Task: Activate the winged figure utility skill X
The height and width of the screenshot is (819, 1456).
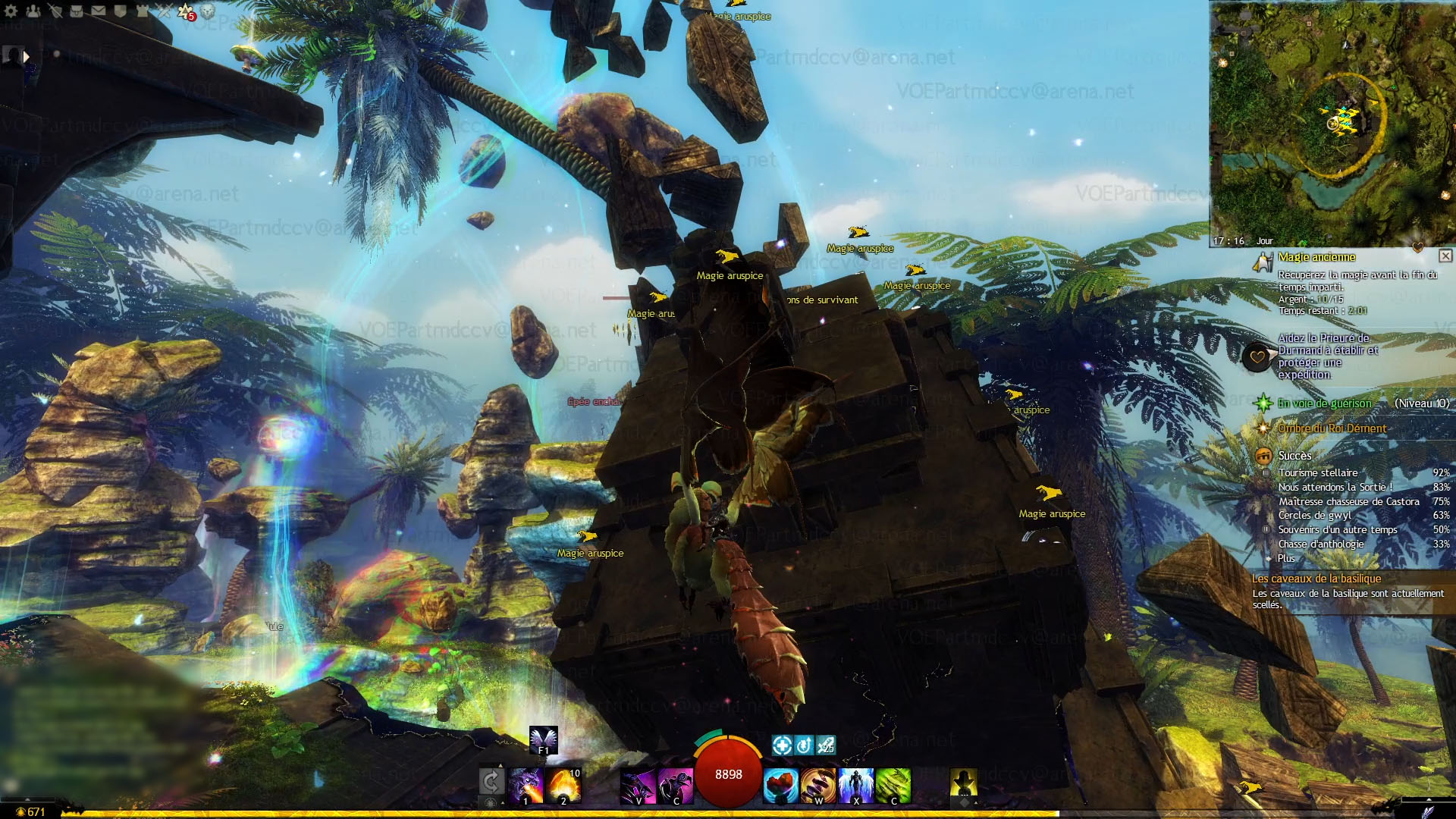Action: (x=856, y=785)
